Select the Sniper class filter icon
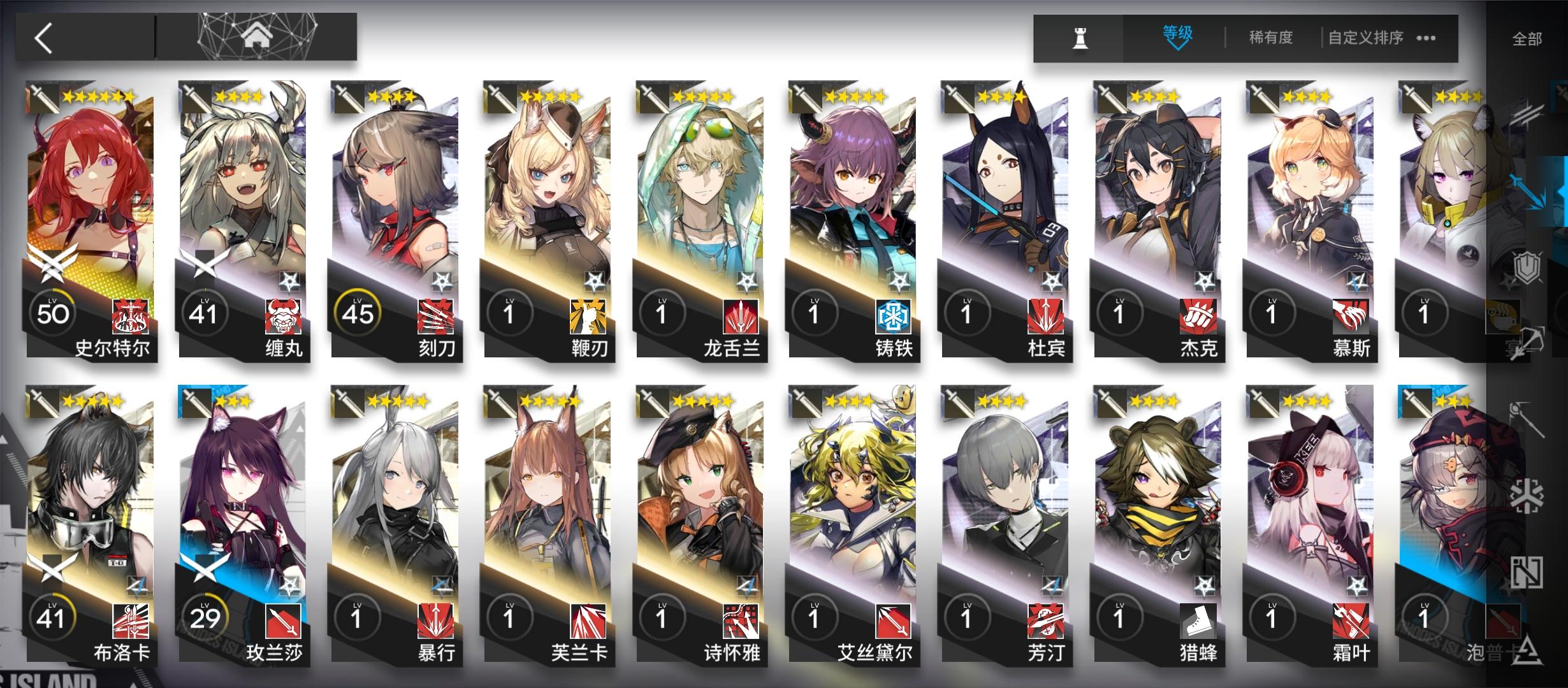 [x=1530, y=342]
